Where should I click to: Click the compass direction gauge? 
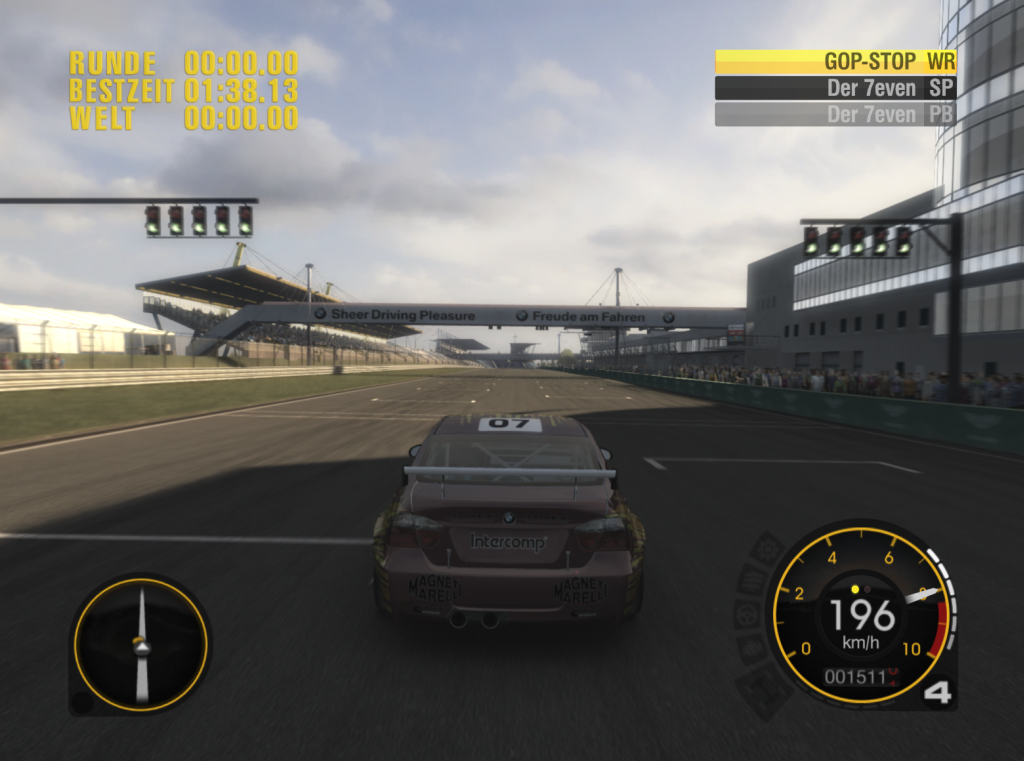141,645
